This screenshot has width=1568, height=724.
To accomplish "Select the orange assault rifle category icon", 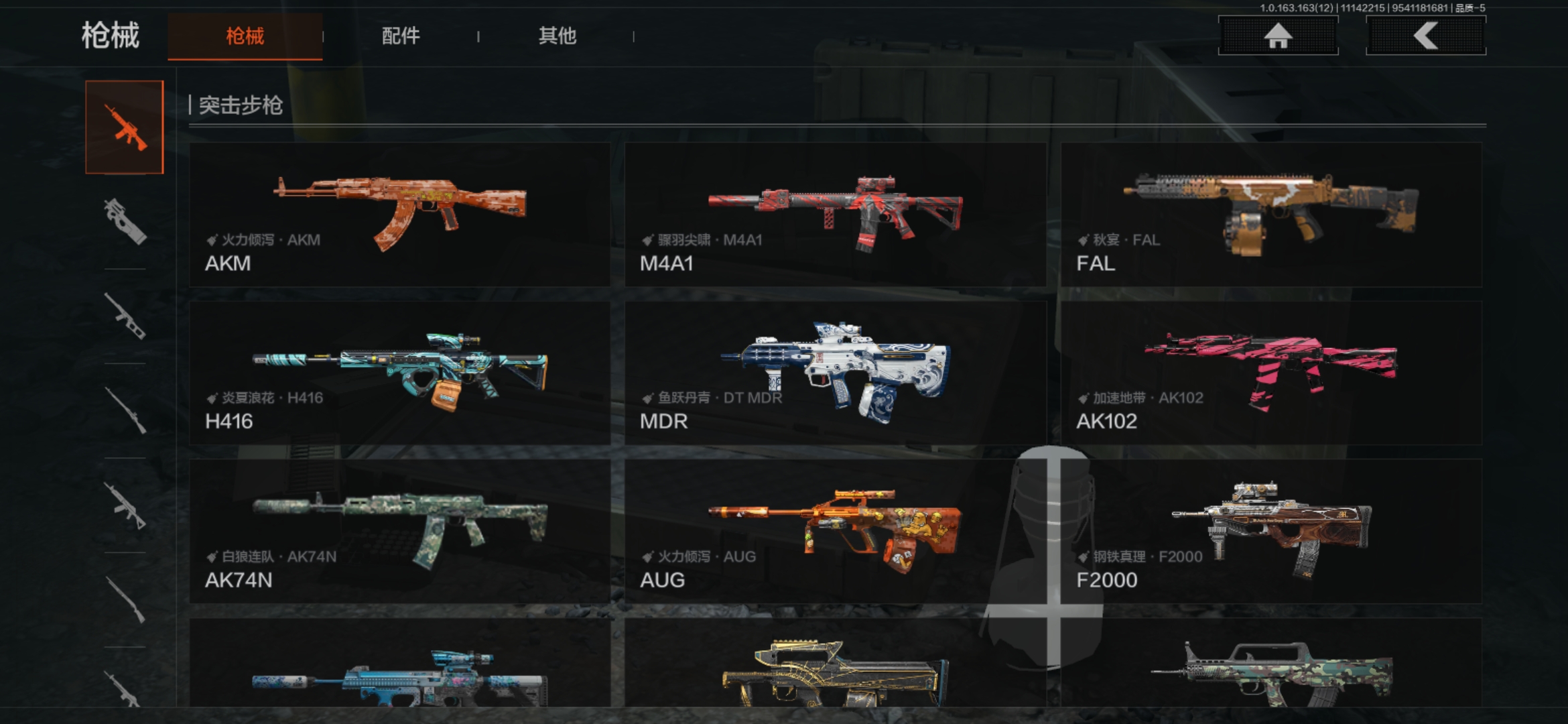I will (x=125, y=127).
